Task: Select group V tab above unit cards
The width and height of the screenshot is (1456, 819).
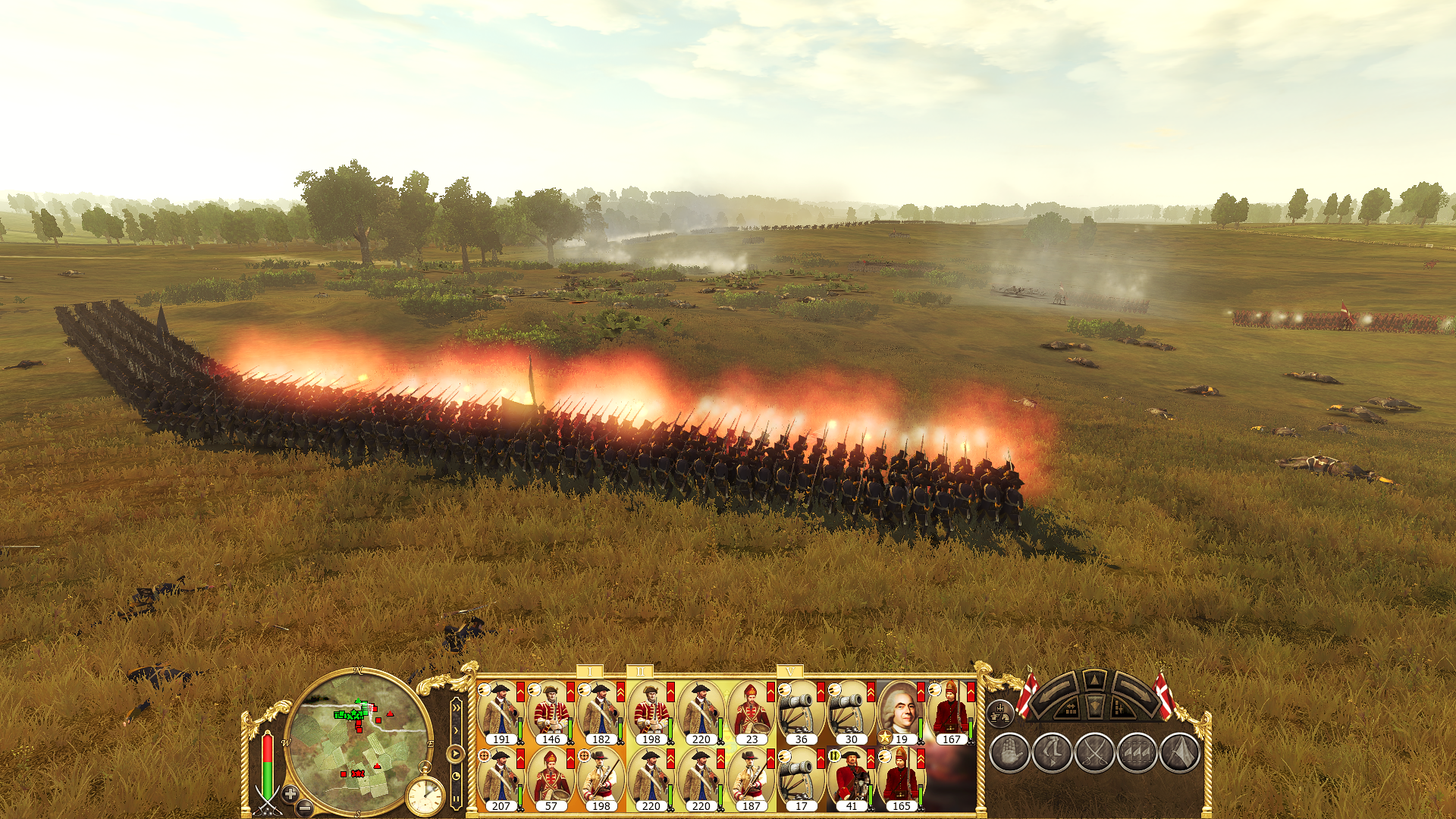Action: (790, 672)
